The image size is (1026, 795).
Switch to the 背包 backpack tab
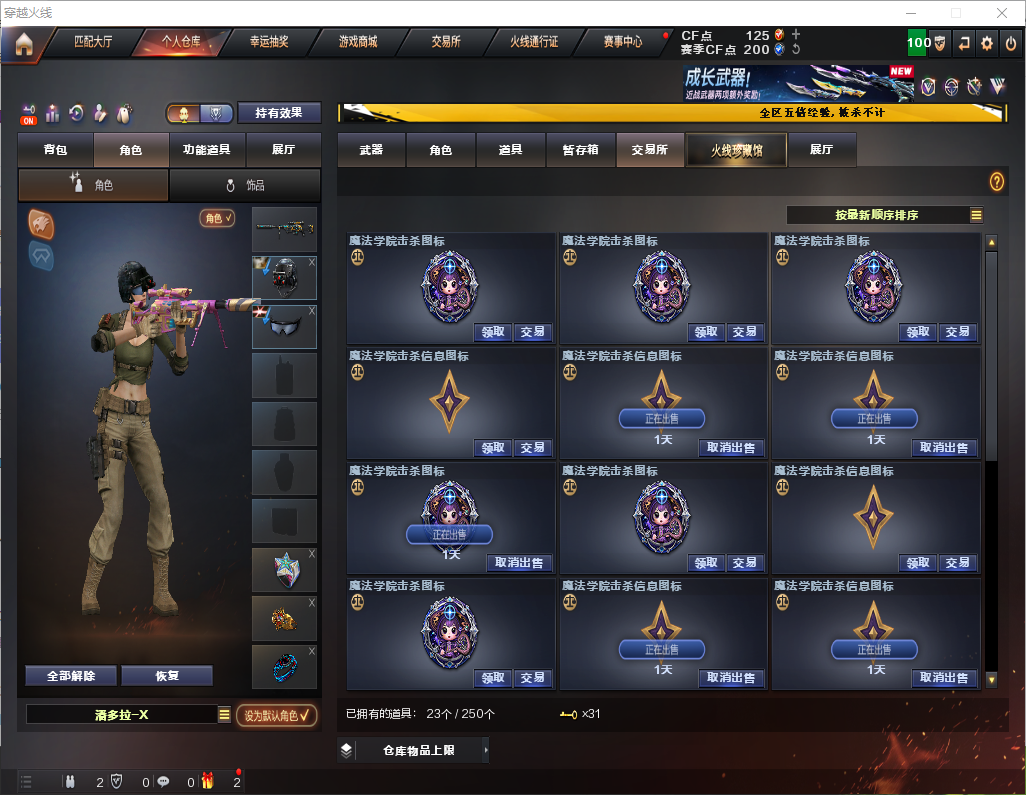click(x=55, y=150)
